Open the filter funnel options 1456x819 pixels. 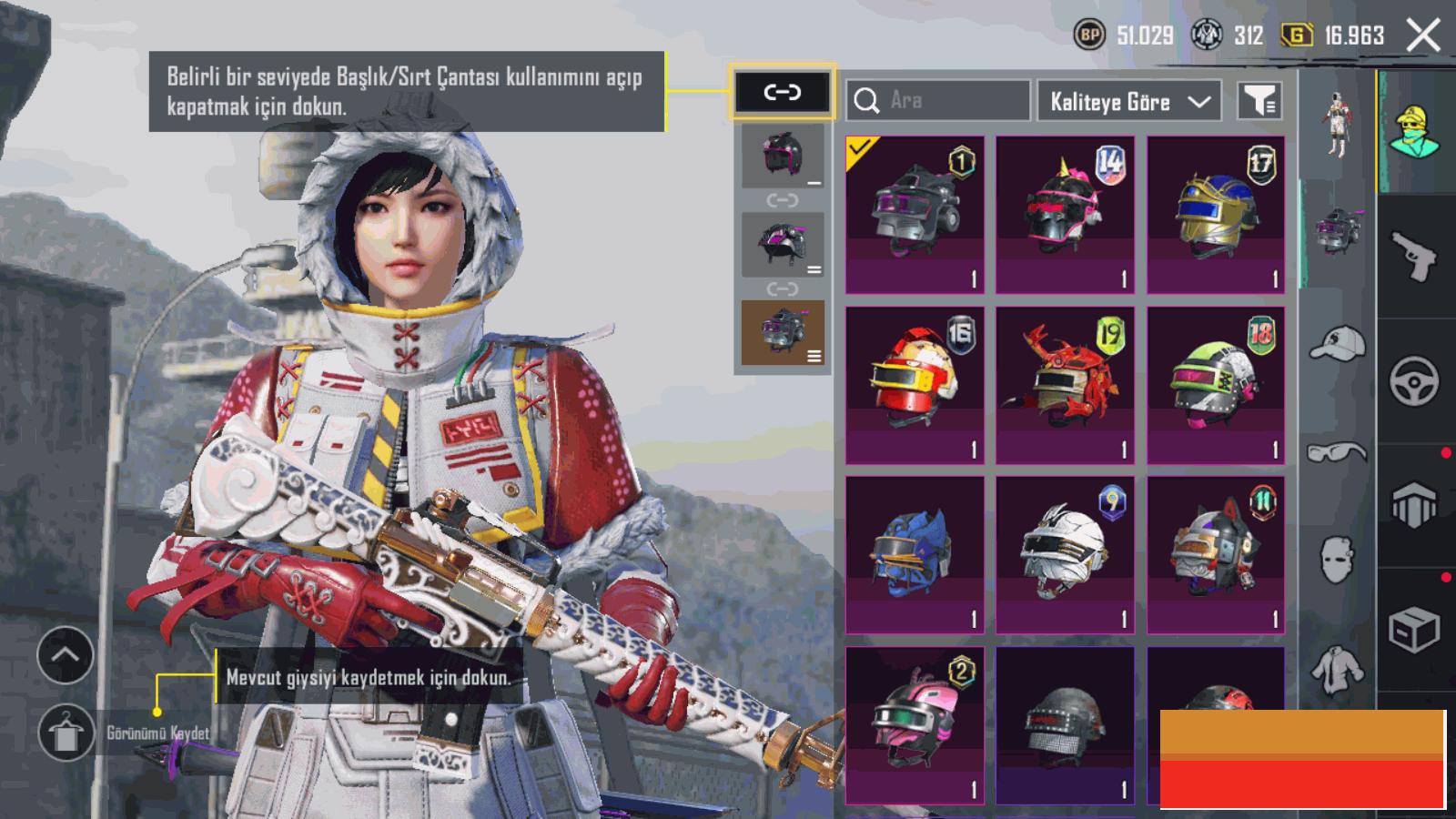click(x=1259, y=100)
